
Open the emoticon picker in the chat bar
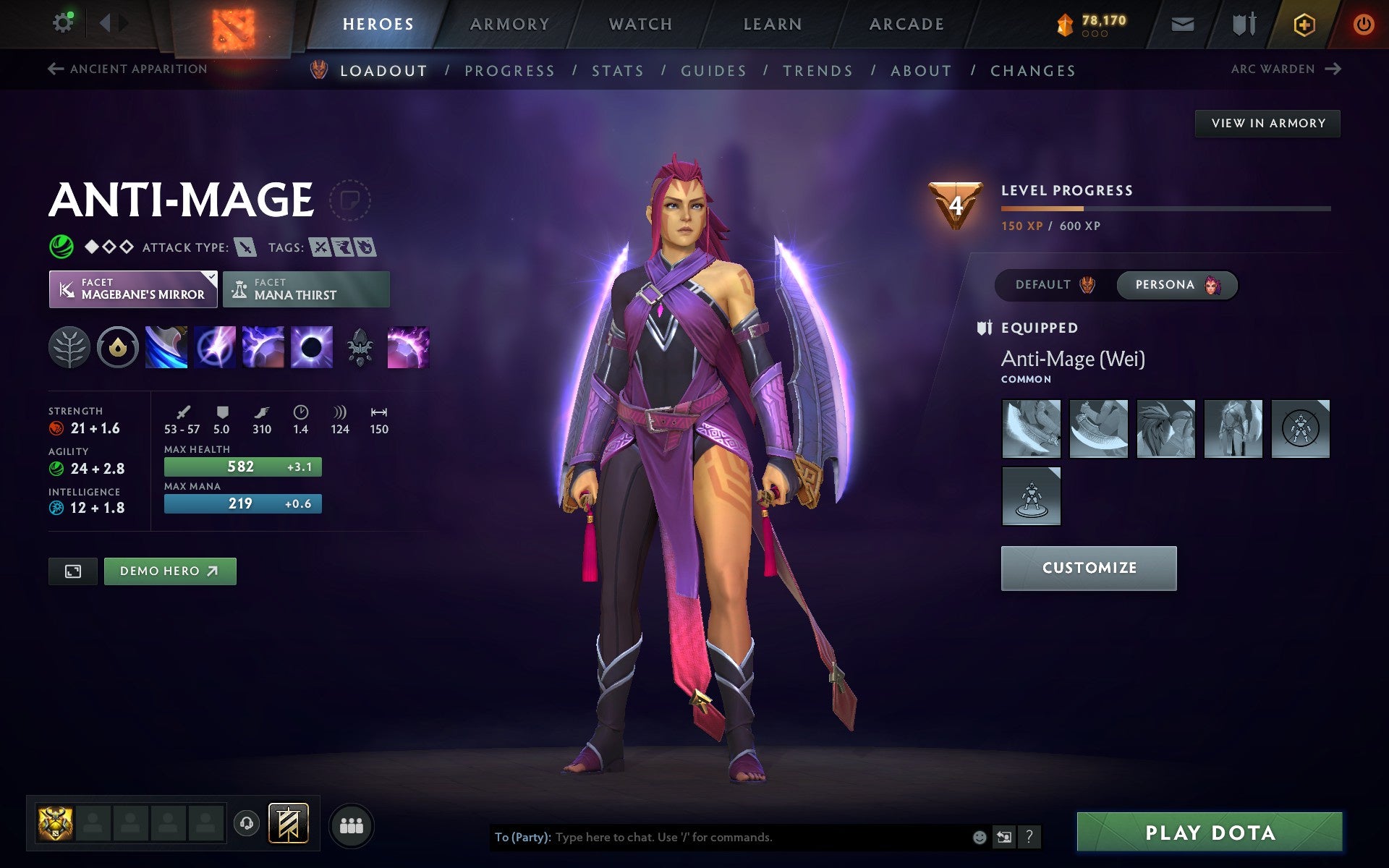[980, 837]
